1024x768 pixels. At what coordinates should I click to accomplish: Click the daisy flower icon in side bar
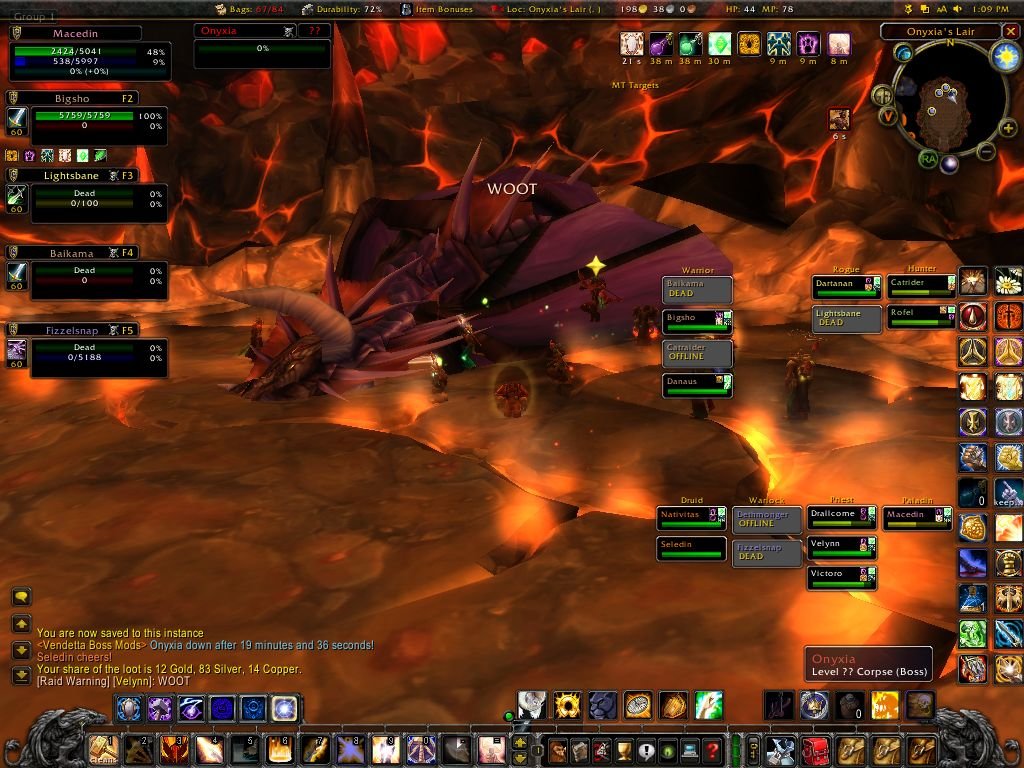click(1008, 282)
